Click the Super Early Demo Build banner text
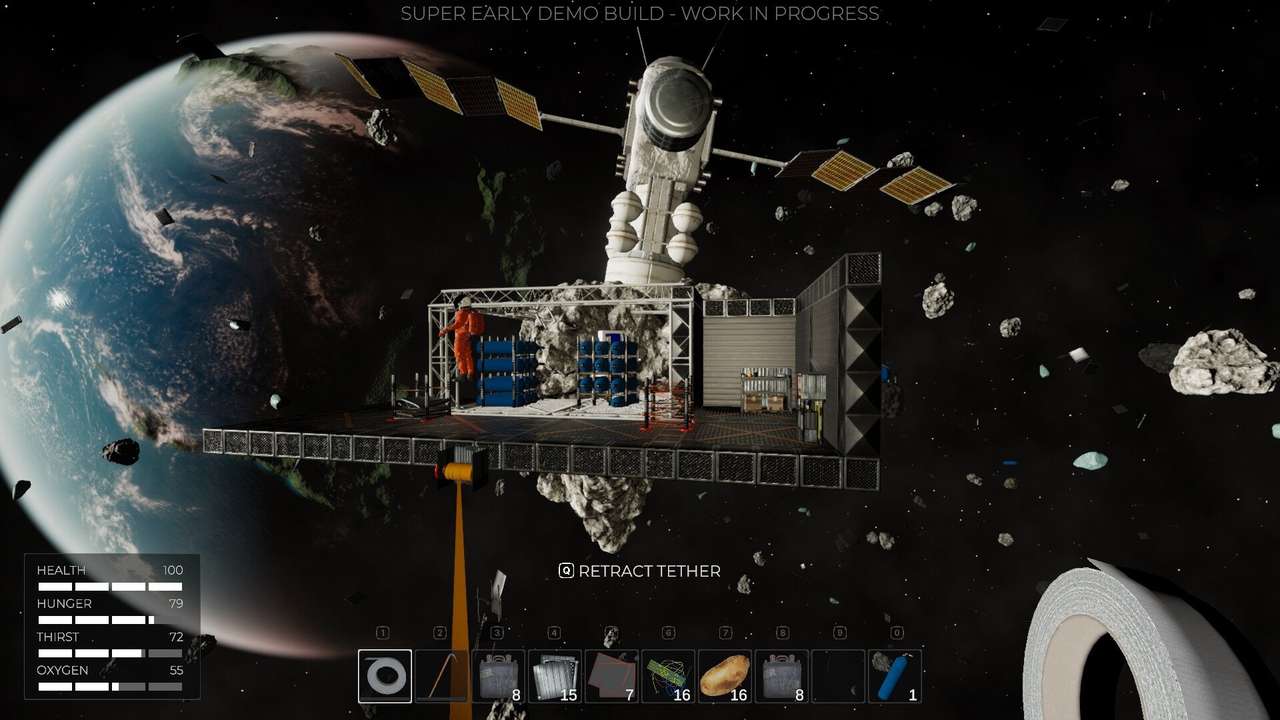This screenshot has width=1280, height=720. (640, 14)
